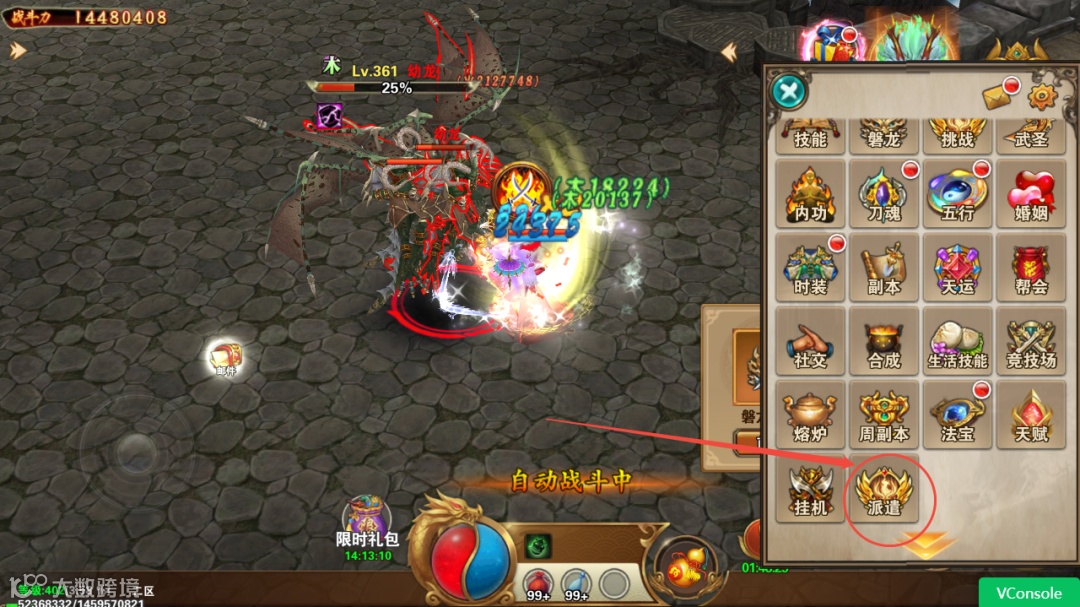The height and width of the screenshot is (607, 1080).
Task: Choose the 婚姻 menu entry
Action: point(1031,194)
